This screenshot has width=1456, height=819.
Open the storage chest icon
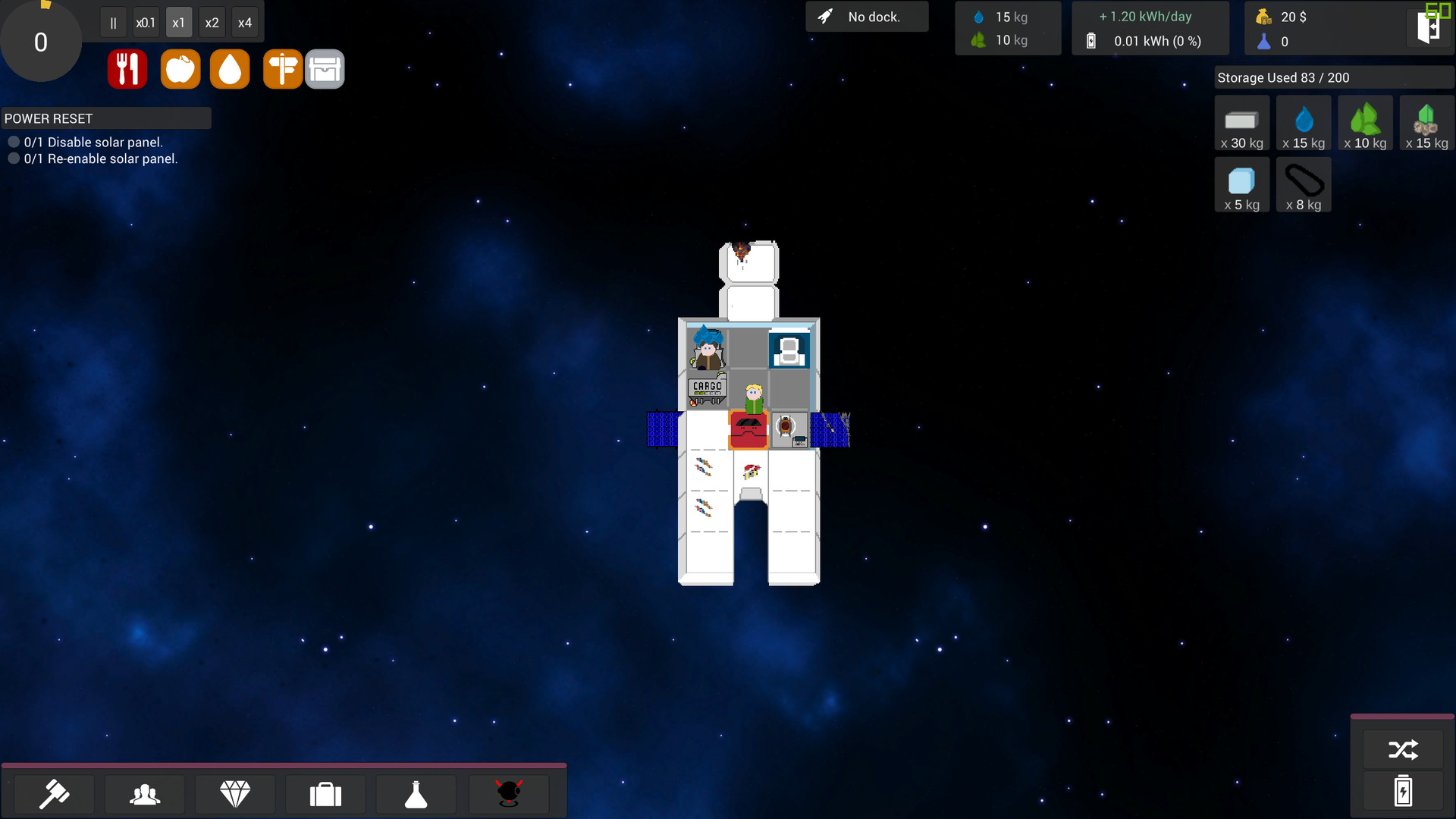pos(325,68)
